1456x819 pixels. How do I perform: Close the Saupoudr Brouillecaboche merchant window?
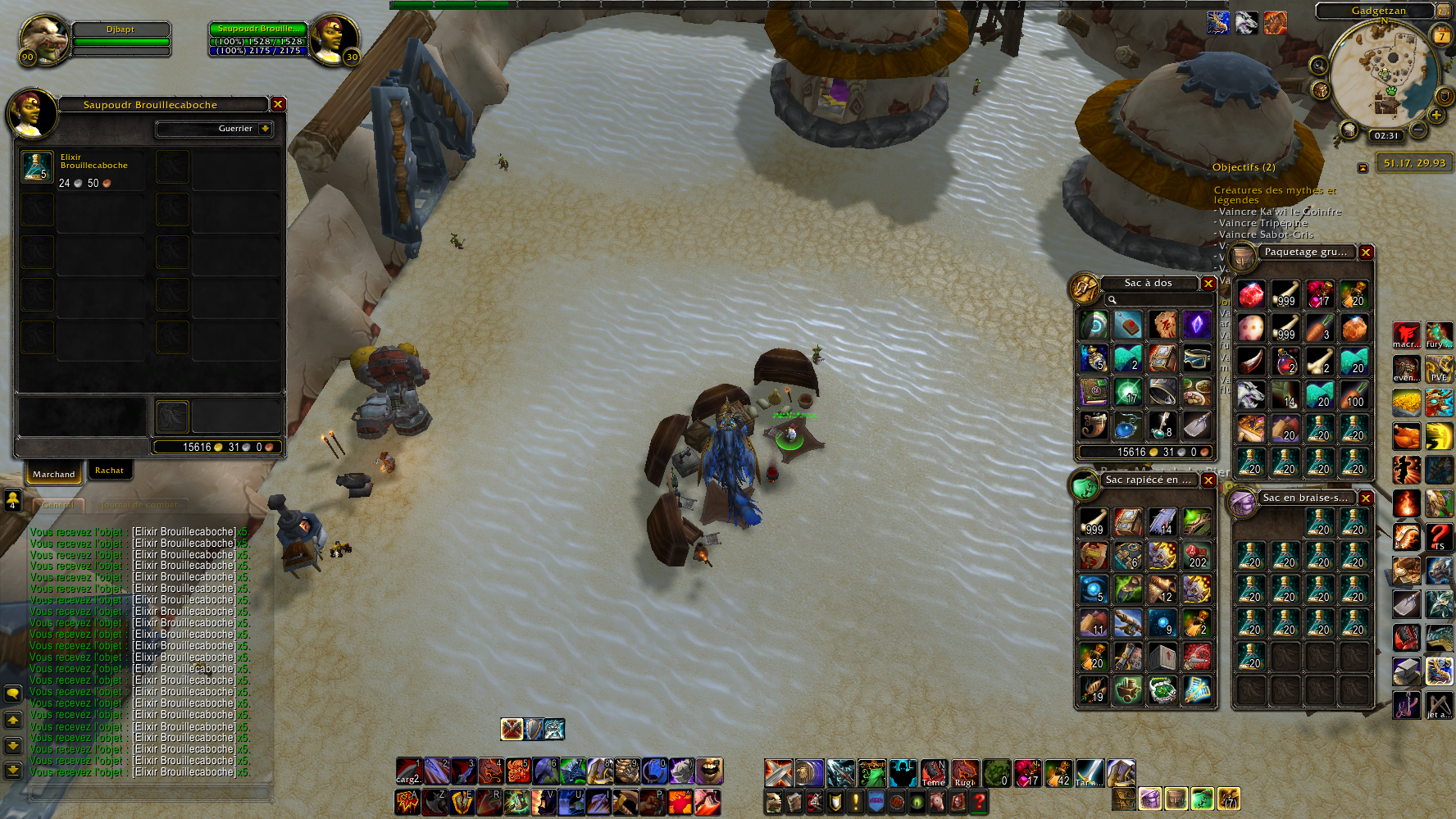tap(278, 104)
